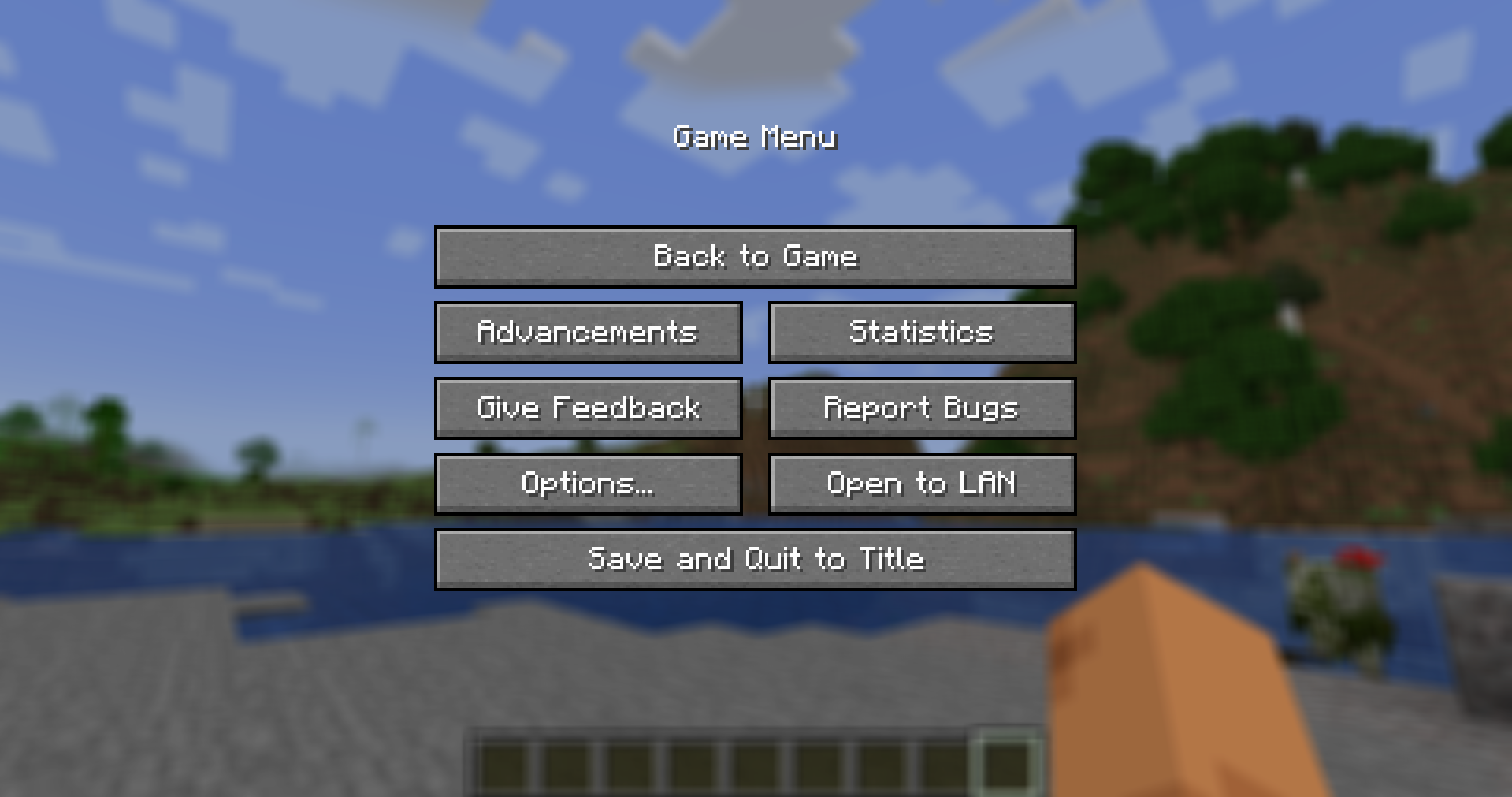Return to gameplay via Back to Game
Image resolution: width=1512 pixels, height=797 pixels.
[755, 257]
